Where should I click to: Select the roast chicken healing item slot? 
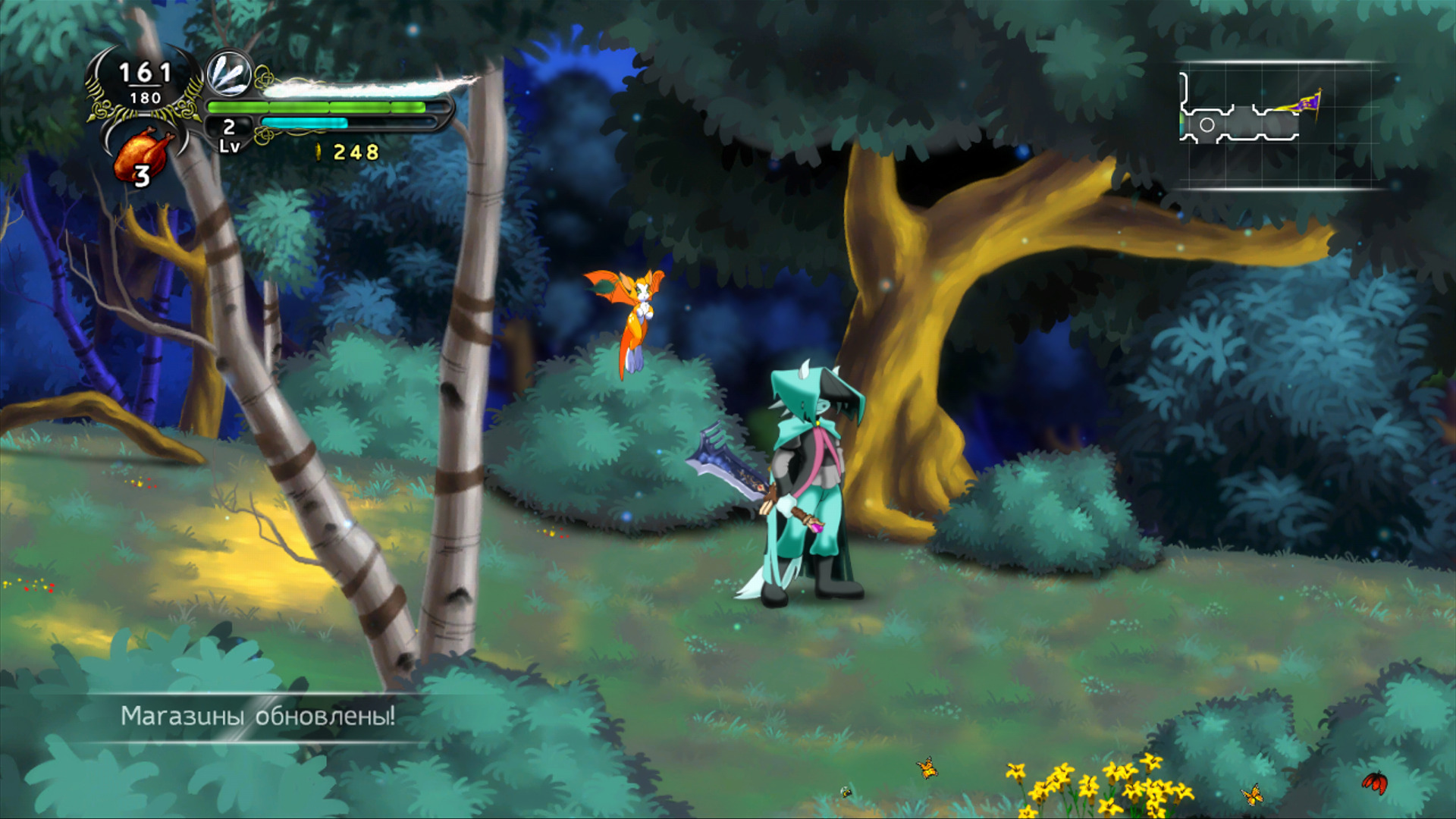pyautogui.click(x=143, y=153)
